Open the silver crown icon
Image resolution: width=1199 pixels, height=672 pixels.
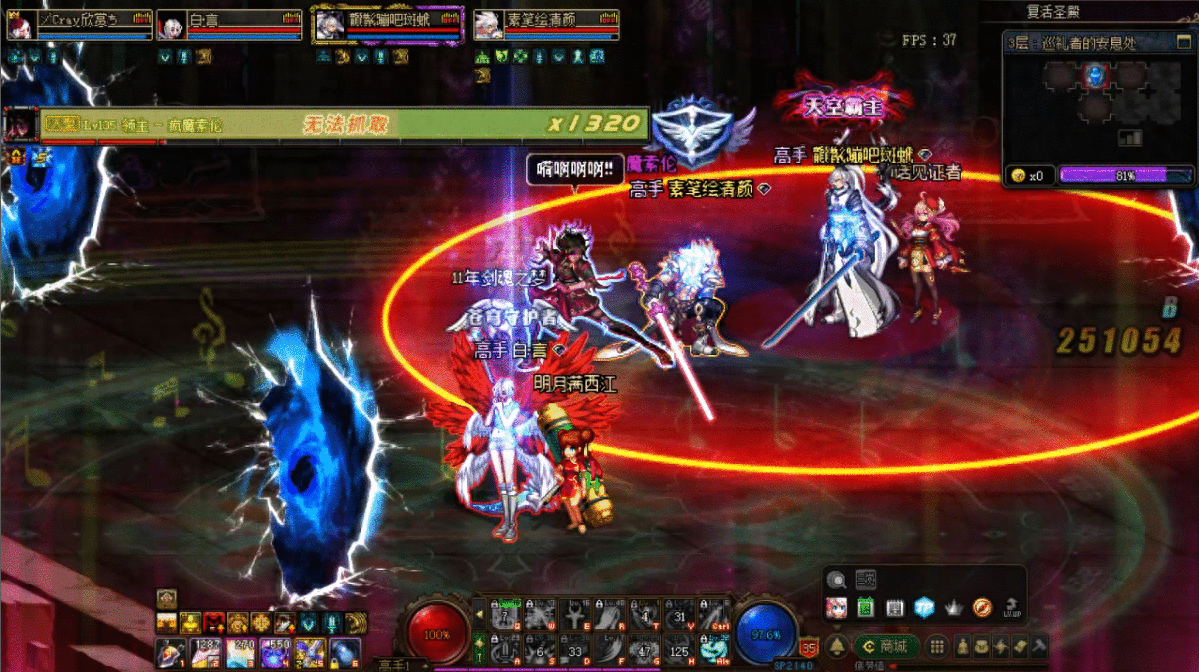[x=954, y=607]
